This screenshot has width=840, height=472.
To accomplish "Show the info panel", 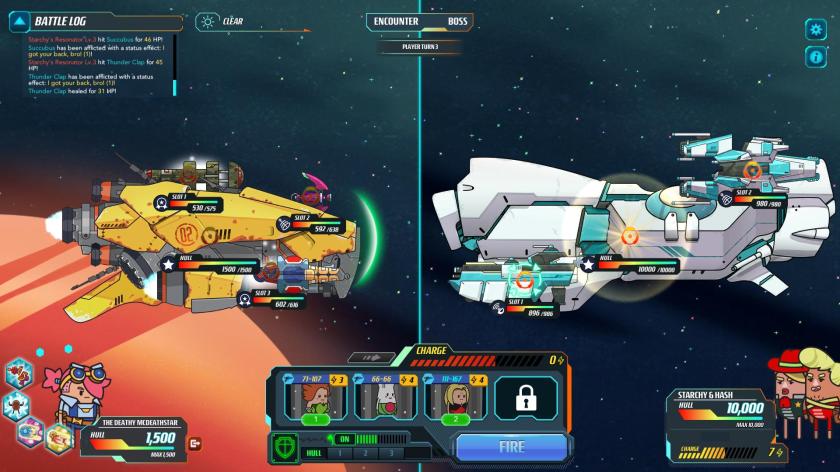I will coord(815,57).
